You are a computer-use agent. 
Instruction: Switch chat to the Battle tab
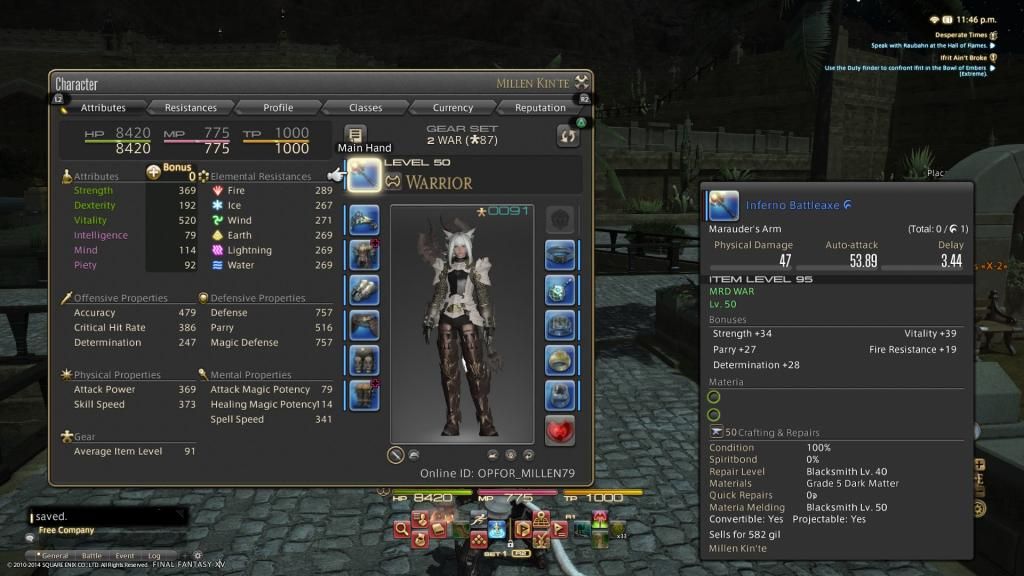point(91,555)
